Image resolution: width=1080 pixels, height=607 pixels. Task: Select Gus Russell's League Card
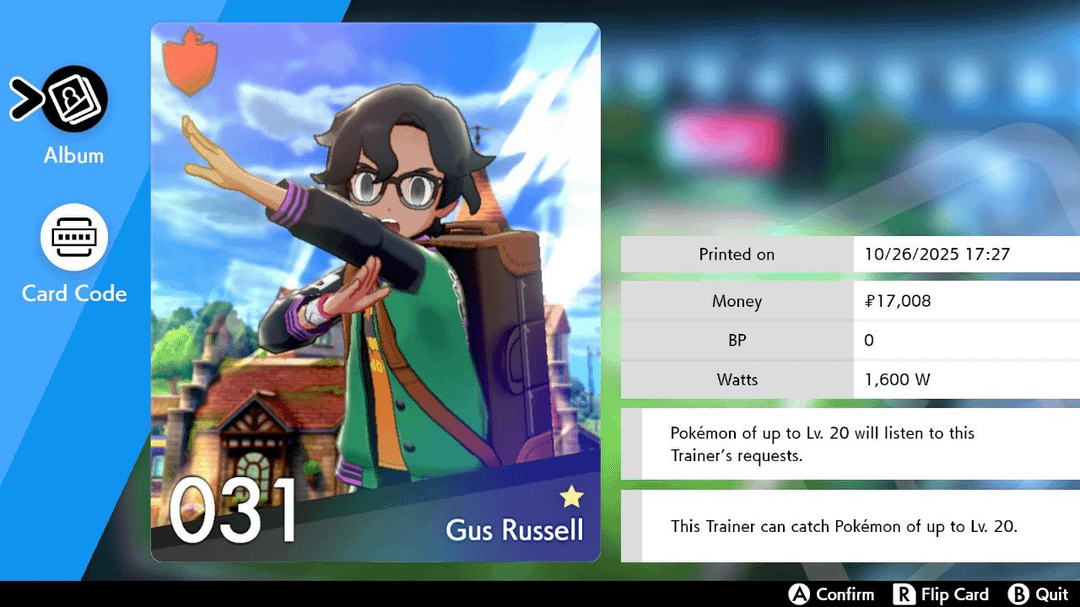(x=375, y=292)
